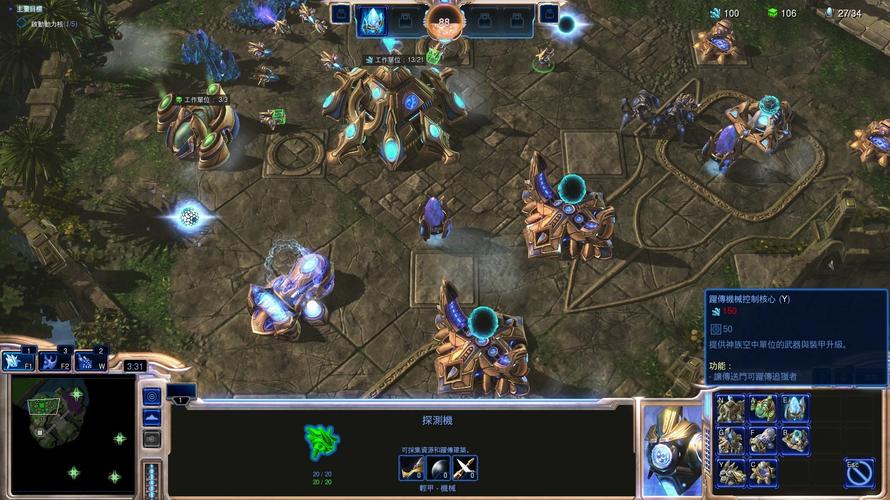Activate the crystal ability in the top bar
The image size is (890, 500).
pos(372,20)
